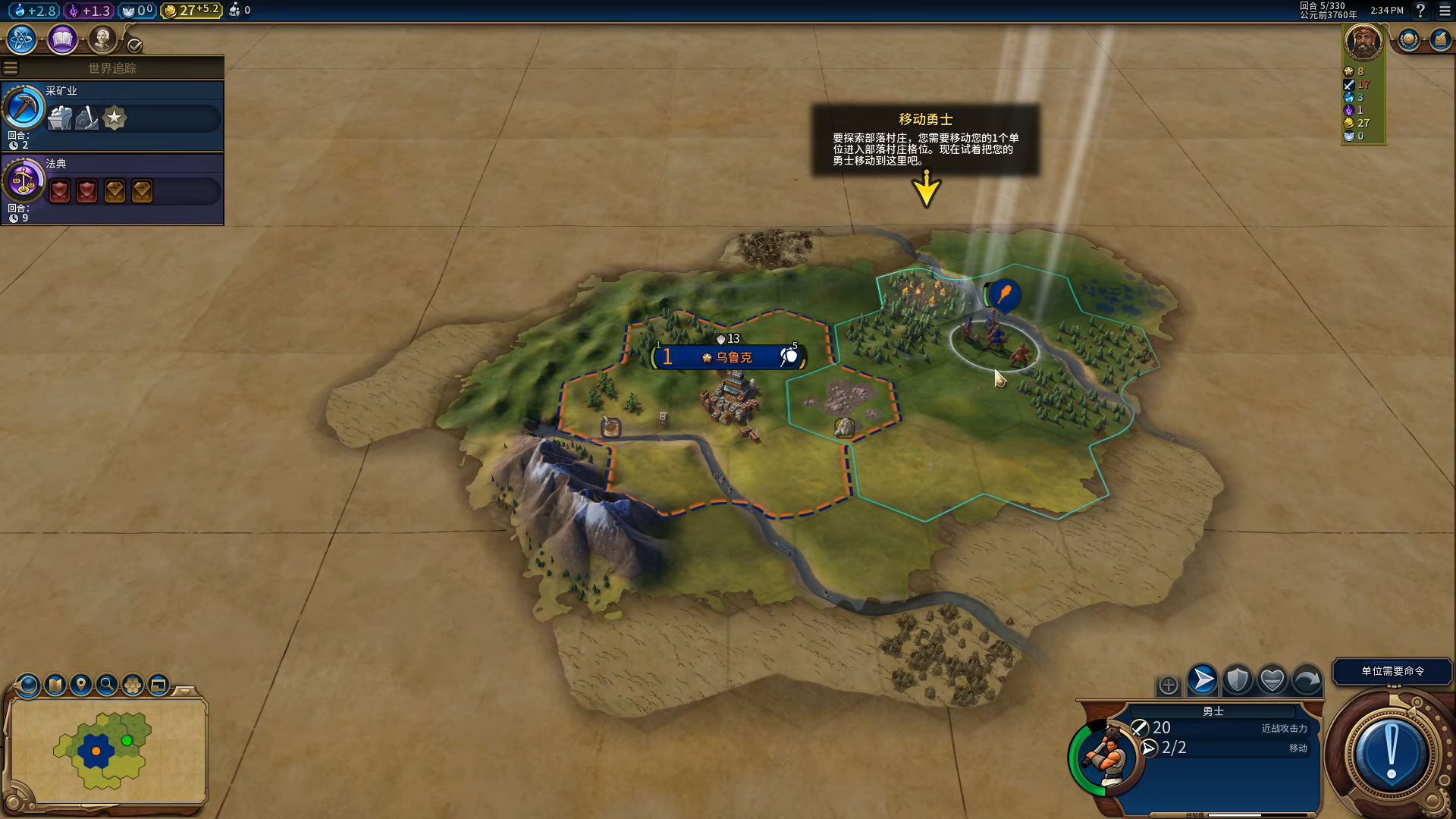The image size is (1456, 819).
Task: Click the minimap
Action: pyautogui.click(x=108, y=751)
